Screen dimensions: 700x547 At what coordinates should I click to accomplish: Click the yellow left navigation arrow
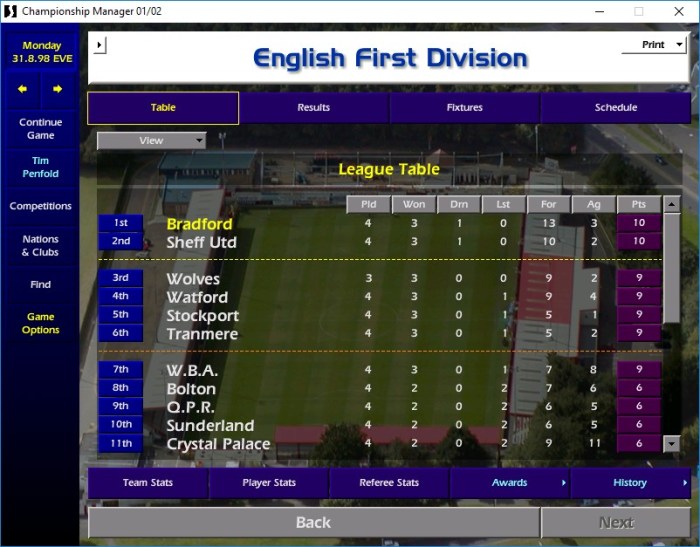click(23, 89)
